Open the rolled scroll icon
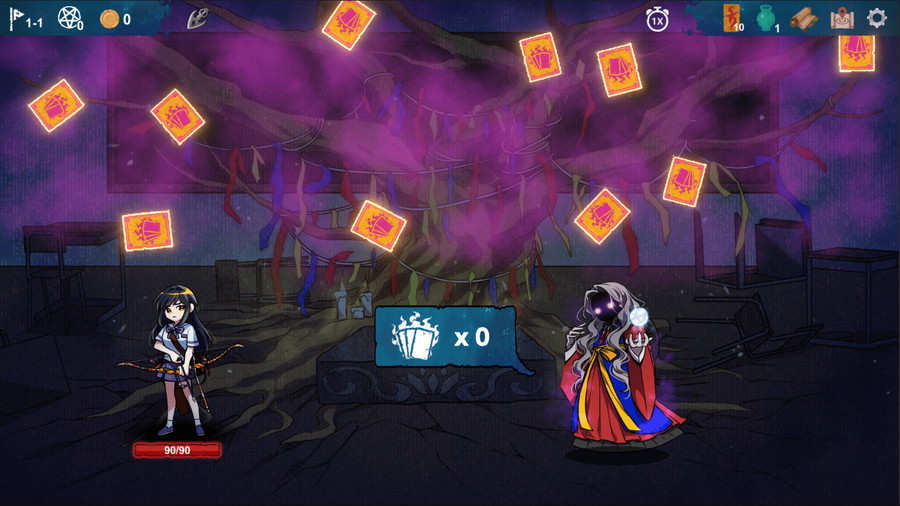The width and height of the screenshot is (900, 506). click(x=804, y=18)
